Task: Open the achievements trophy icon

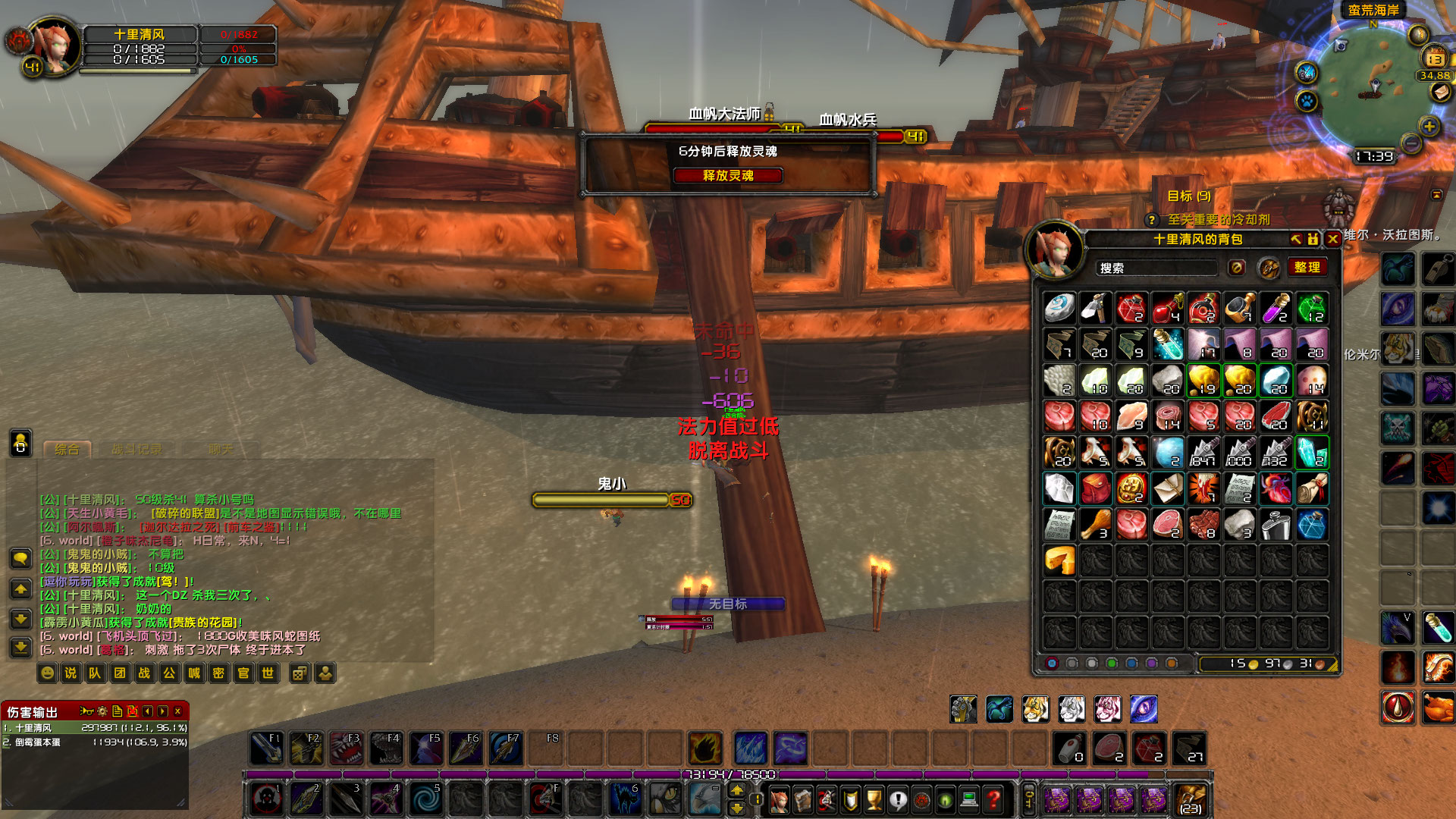Action: pyautogui.click(x=873, y=800)
